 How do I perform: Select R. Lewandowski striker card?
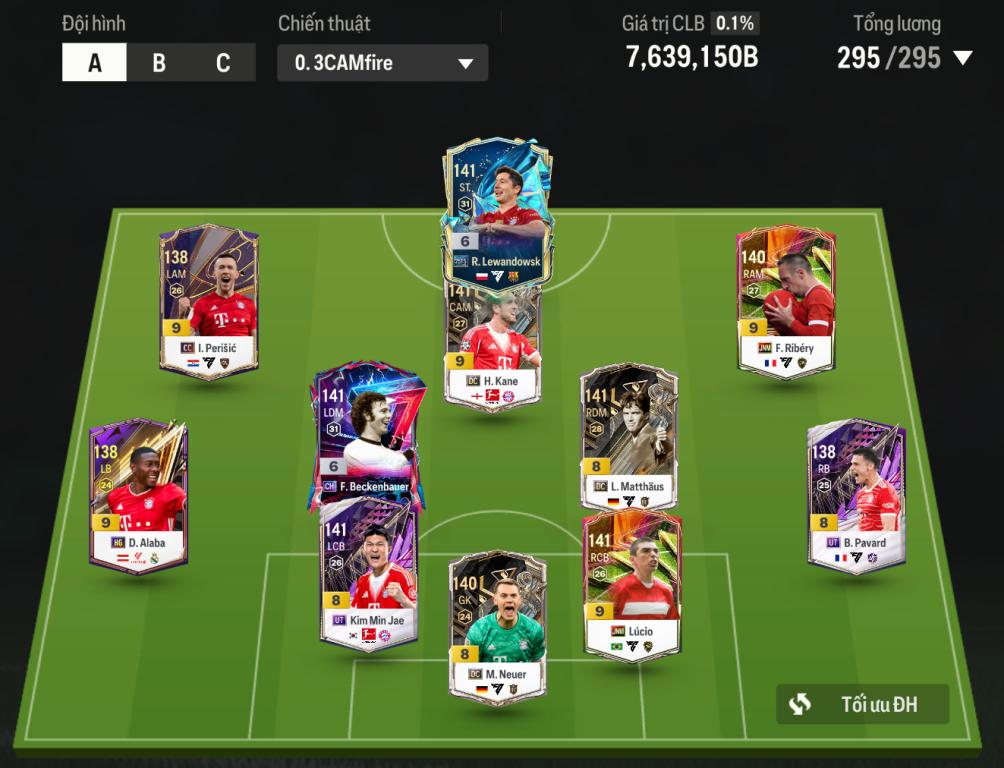[497, 205]
